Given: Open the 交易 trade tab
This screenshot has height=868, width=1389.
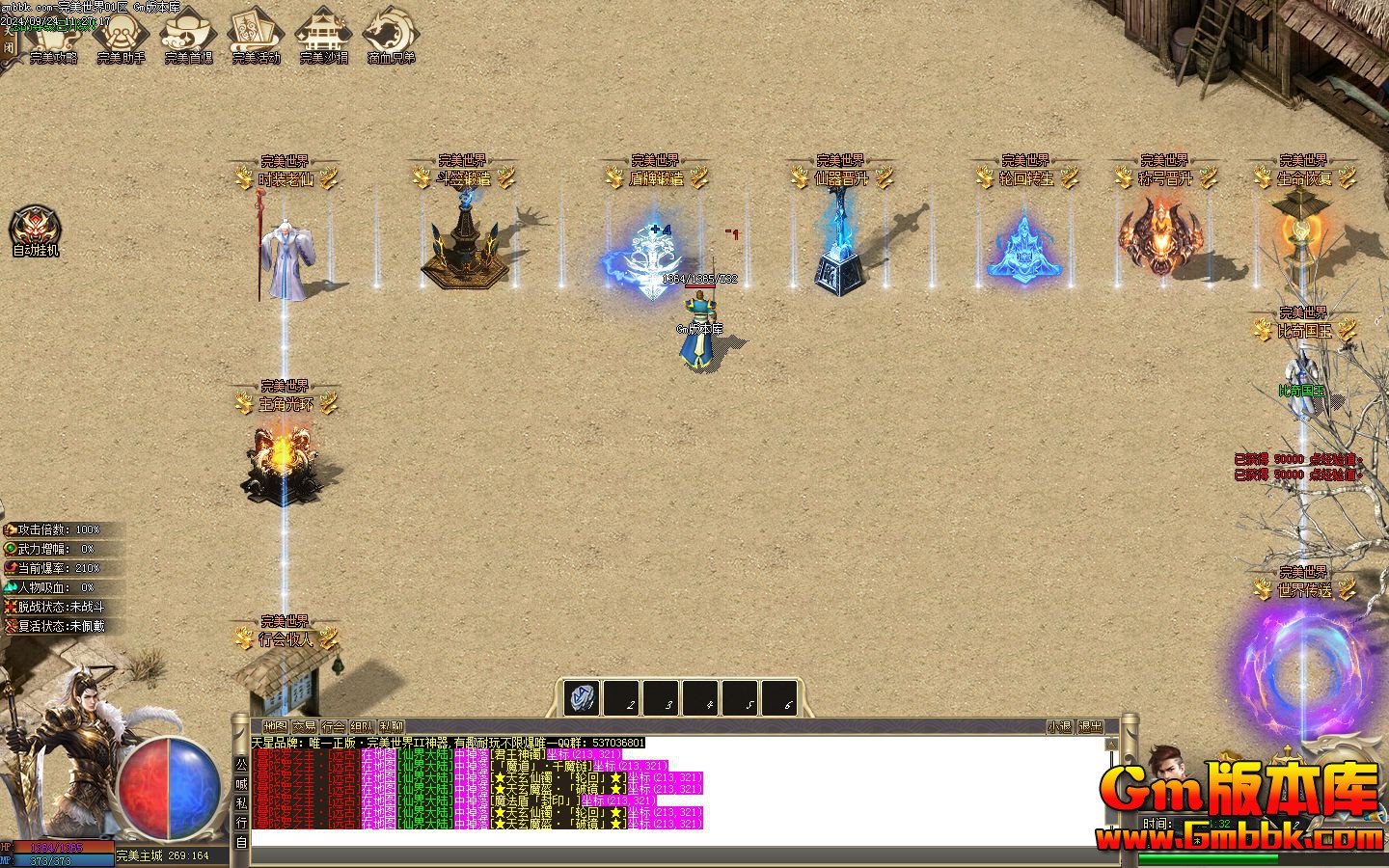Looking at the screenshot, I should tap(305, 726).
